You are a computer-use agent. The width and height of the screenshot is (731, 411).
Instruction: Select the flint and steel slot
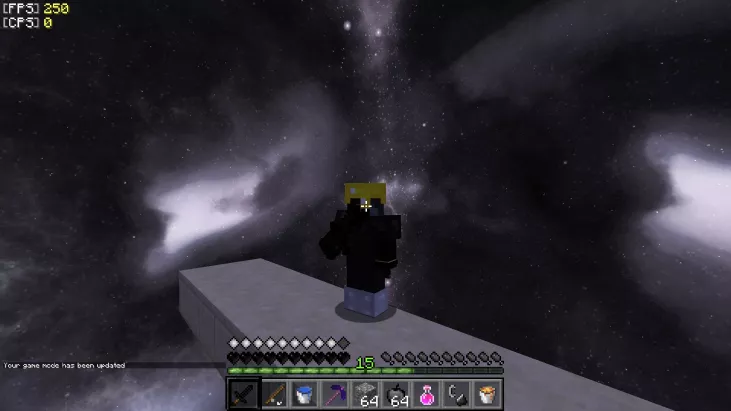tap(456, 394)
